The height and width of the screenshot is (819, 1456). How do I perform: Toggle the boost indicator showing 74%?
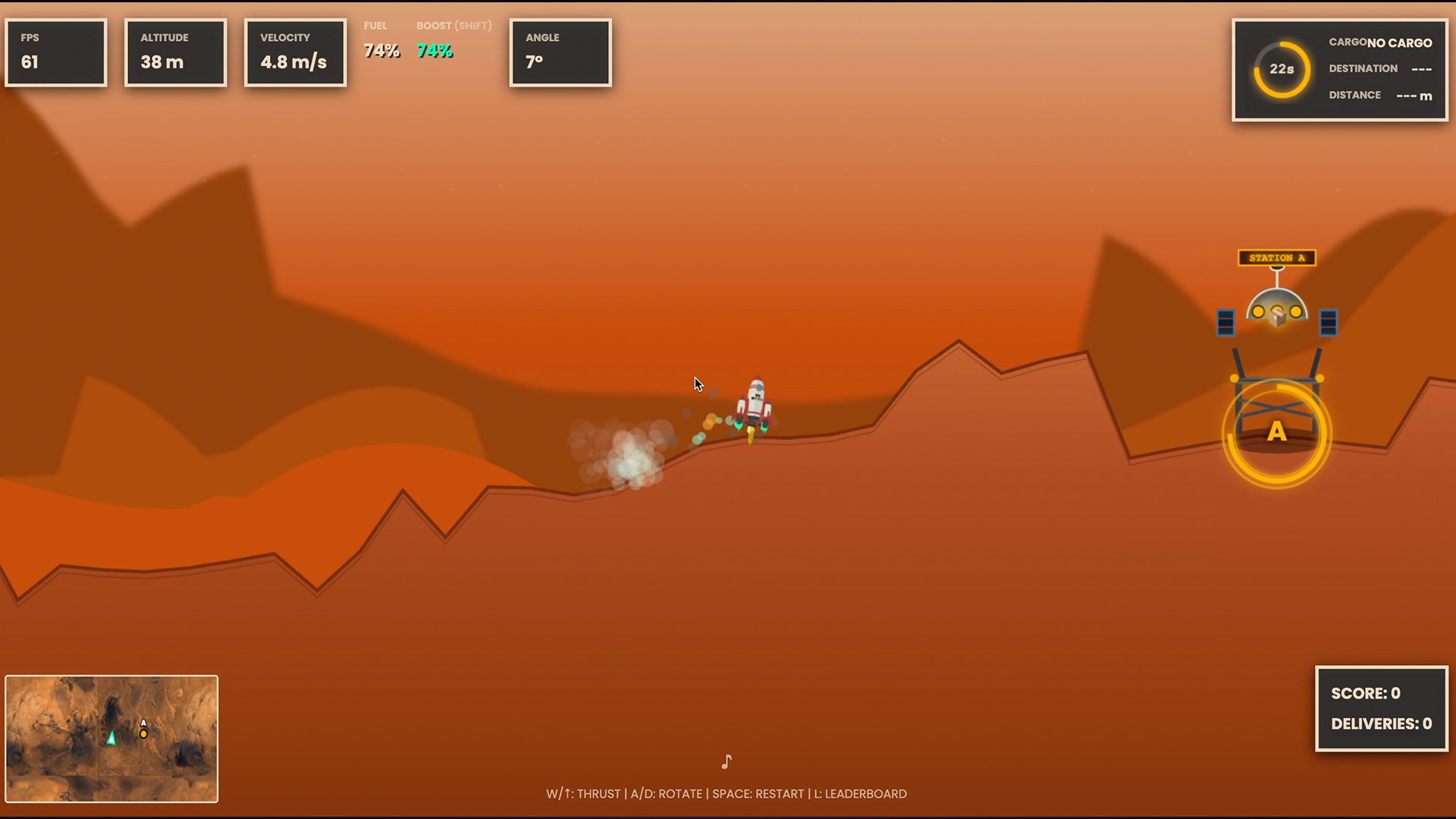434,51
